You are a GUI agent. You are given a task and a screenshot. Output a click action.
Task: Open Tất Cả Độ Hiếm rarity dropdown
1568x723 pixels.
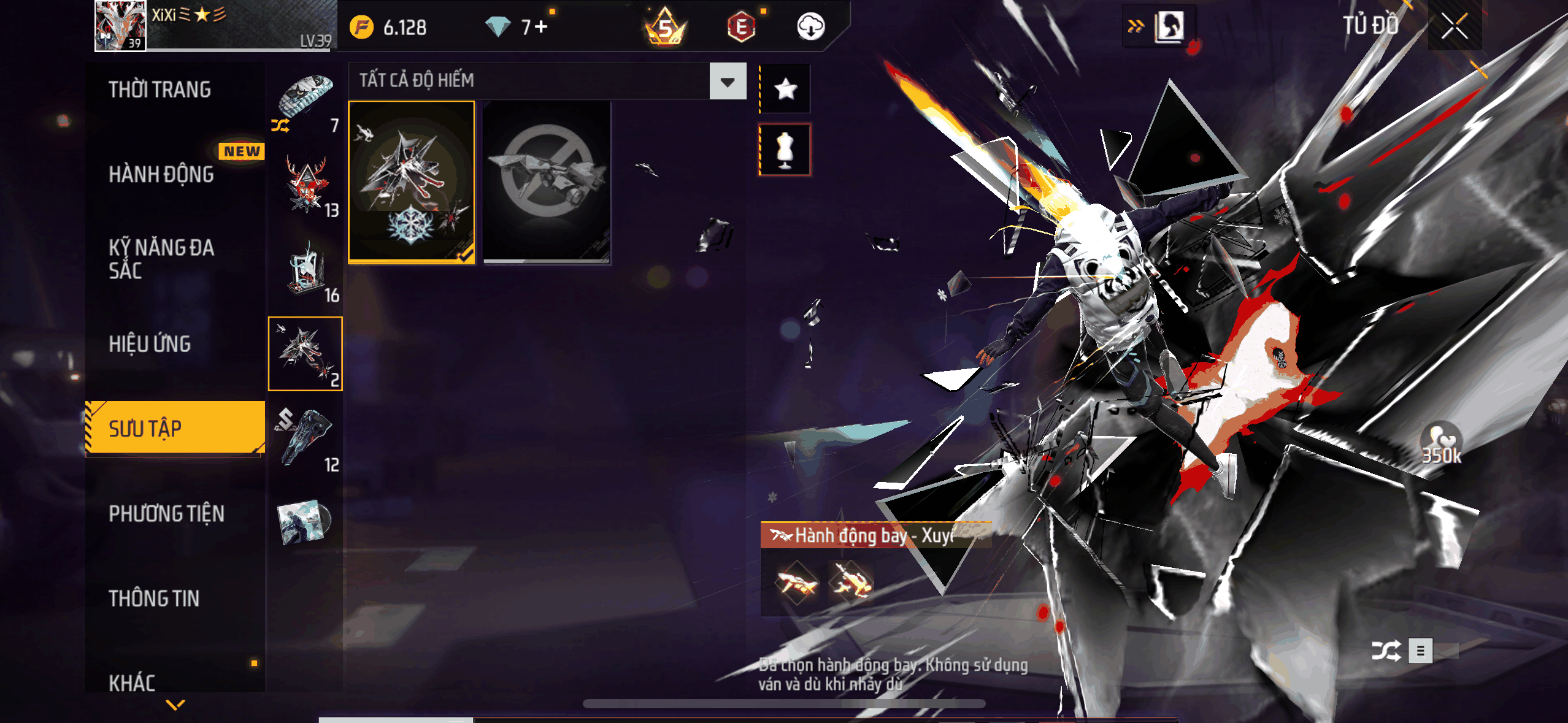click(x=728, y=81)
